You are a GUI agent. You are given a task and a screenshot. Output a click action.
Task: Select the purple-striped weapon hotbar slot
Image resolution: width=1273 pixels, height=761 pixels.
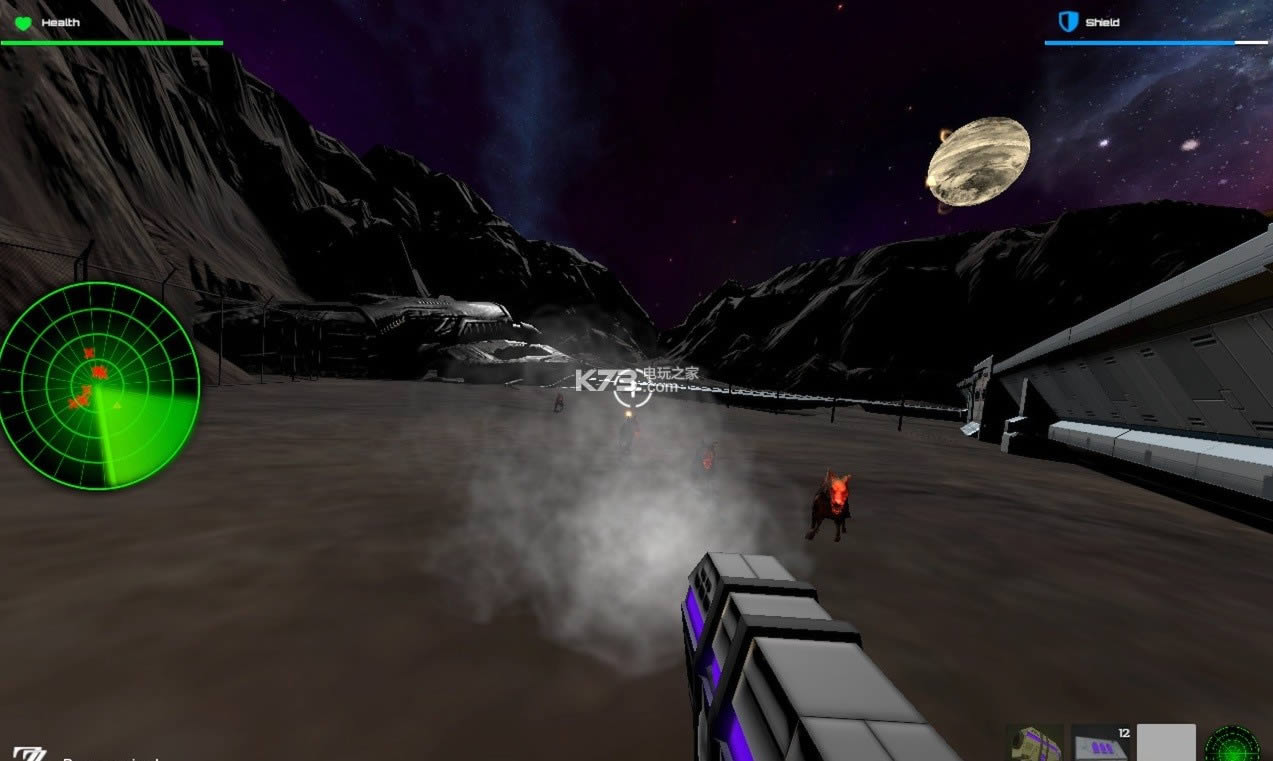[1034, 744]
